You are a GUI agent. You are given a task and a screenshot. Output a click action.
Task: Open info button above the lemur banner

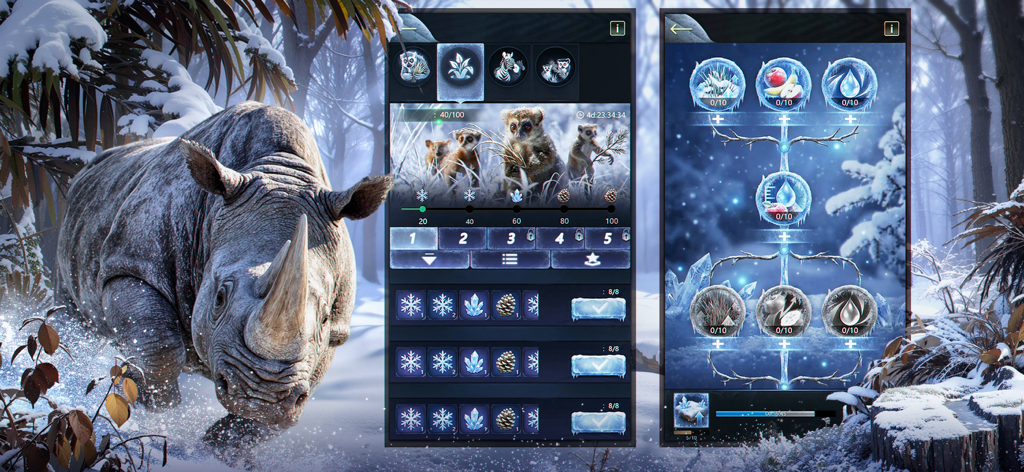point(617,29)
